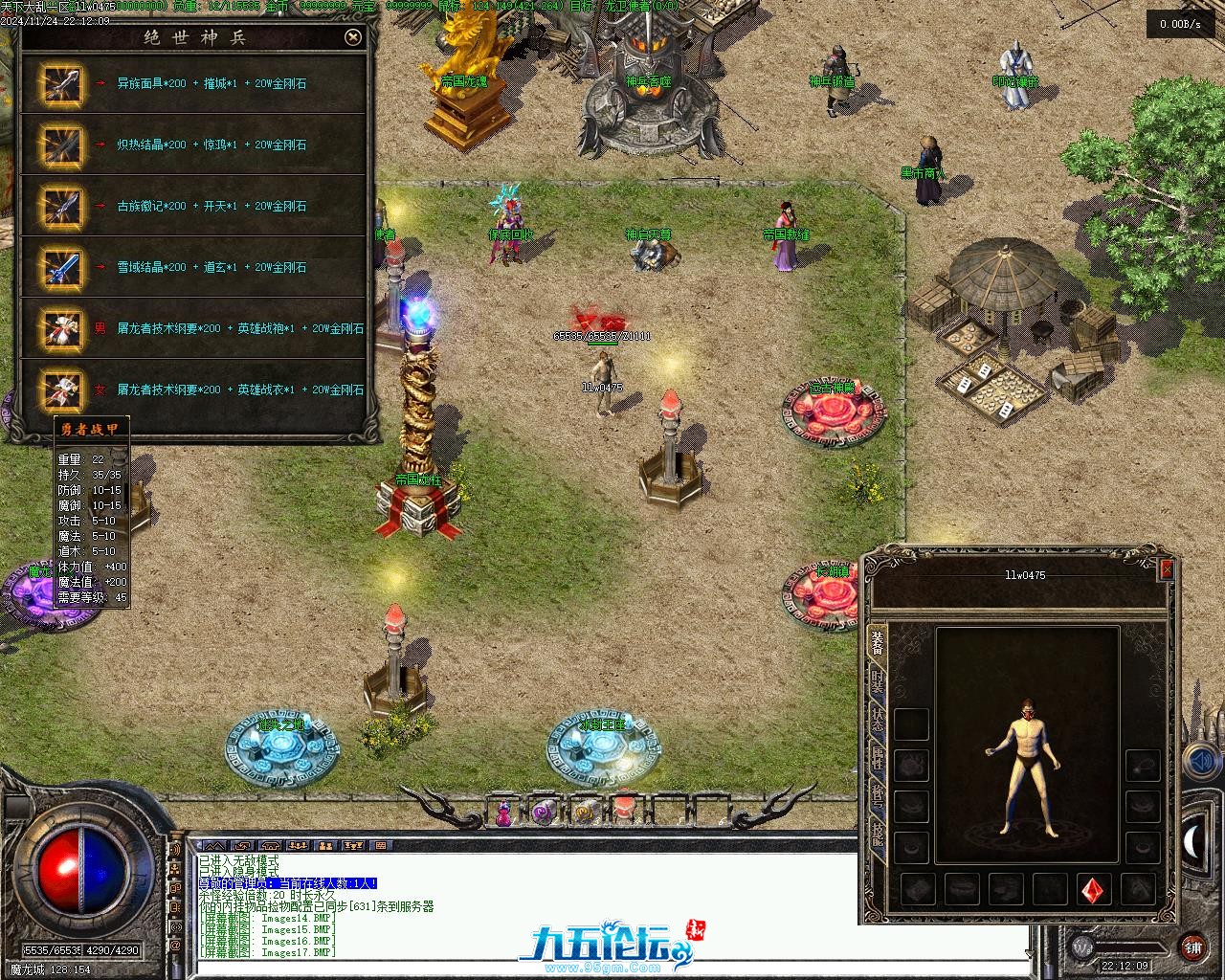Close the llw0475 character panel

click(1166, 570)
